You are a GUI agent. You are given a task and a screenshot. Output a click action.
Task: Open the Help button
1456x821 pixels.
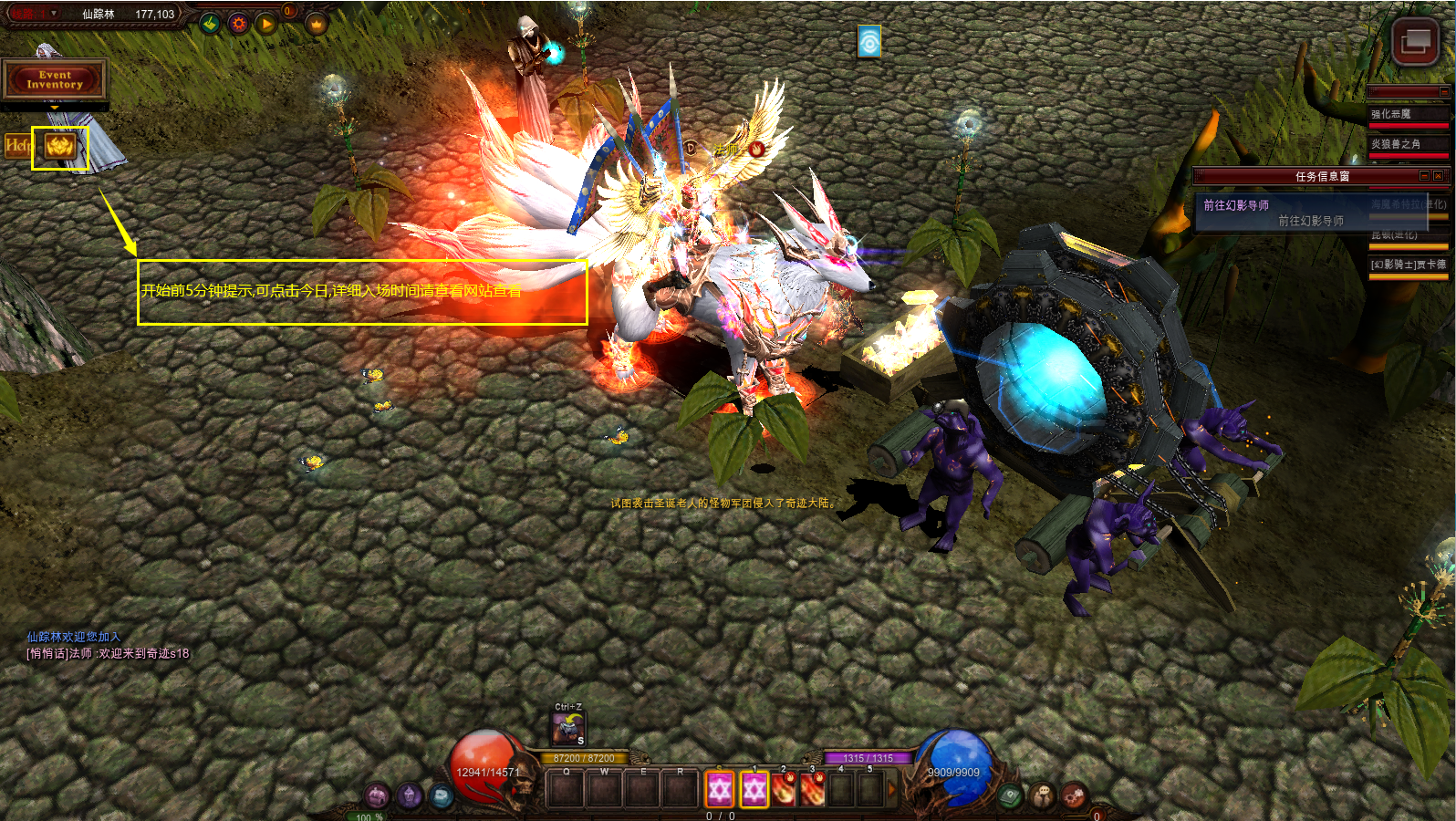pyautogui.click(x=17, y=145)
